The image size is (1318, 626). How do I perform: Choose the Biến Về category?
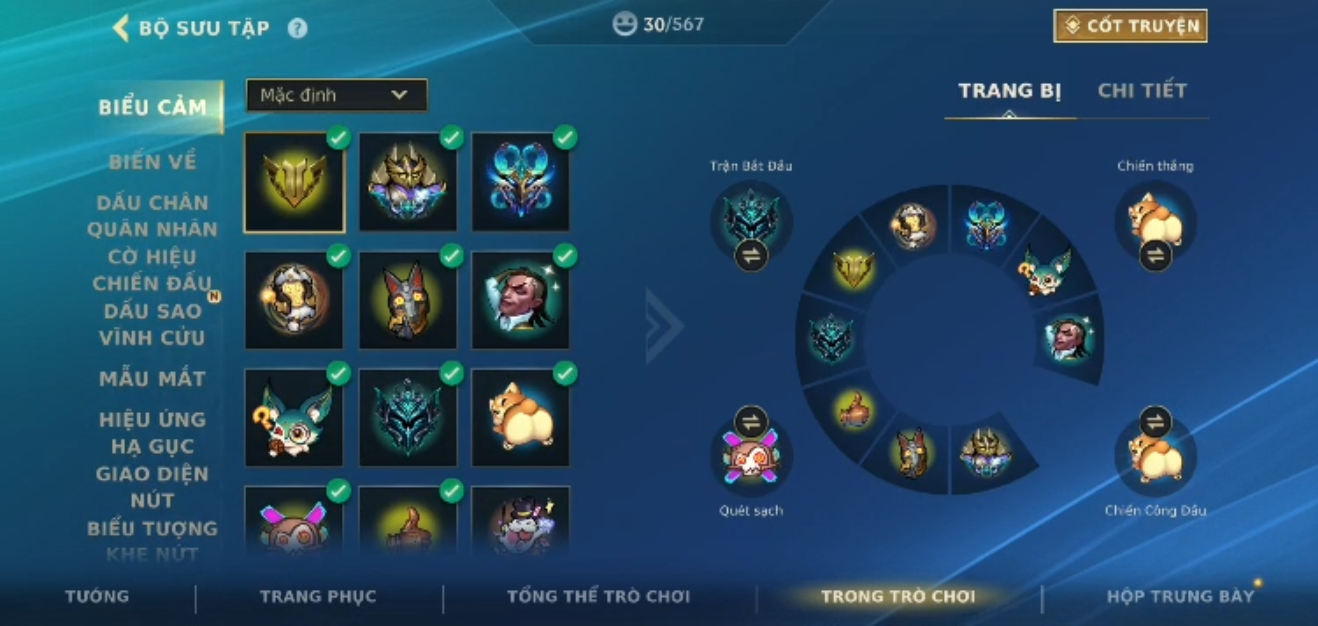(152, 162)
